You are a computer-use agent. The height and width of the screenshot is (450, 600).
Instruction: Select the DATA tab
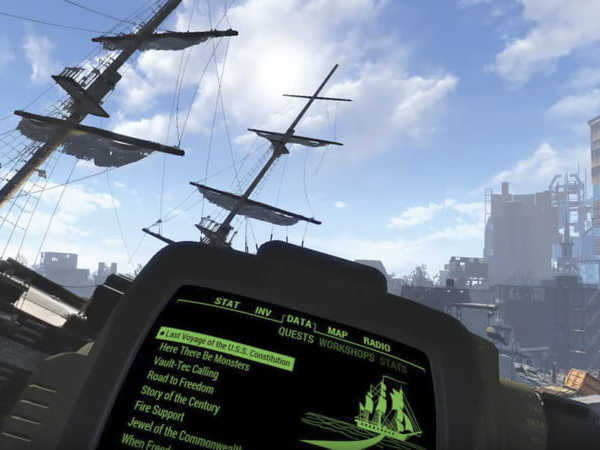pyautogui.click(x=298, y=323)
